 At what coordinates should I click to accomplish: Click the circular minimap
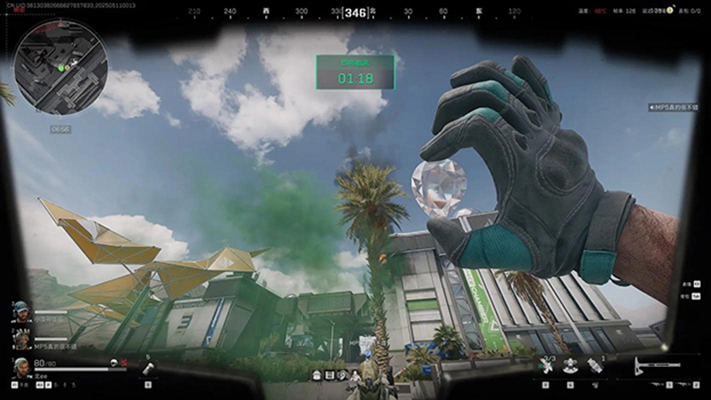pos(60,67)
